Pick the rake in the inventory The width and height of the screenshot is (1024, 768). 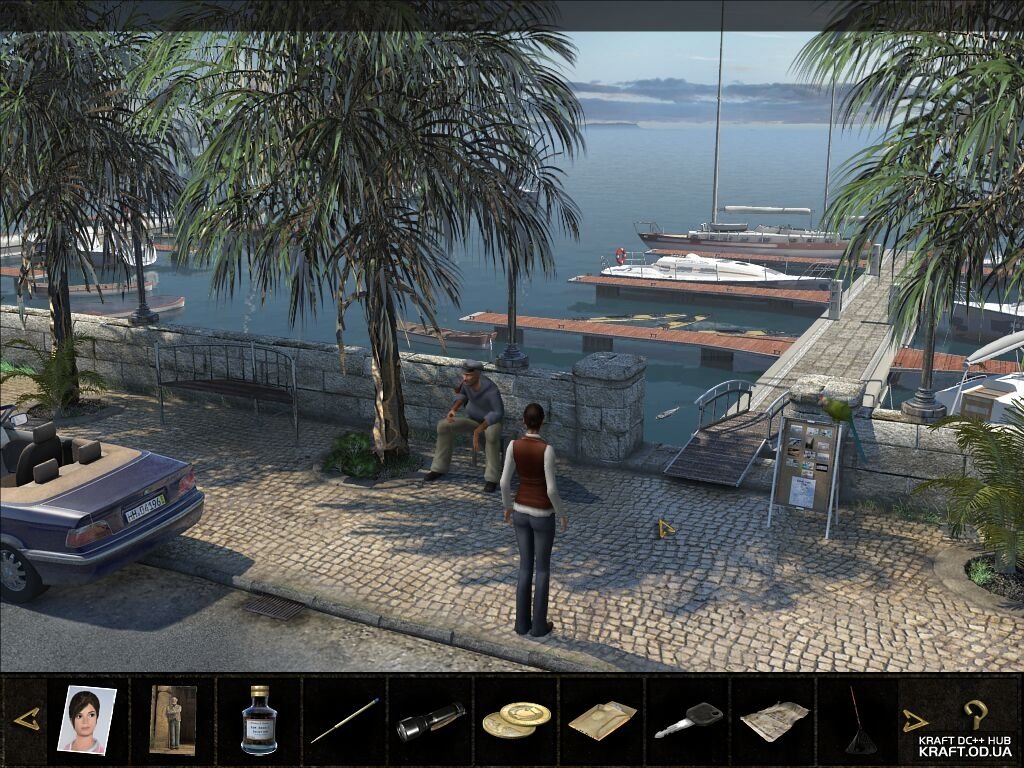[860, 720]
